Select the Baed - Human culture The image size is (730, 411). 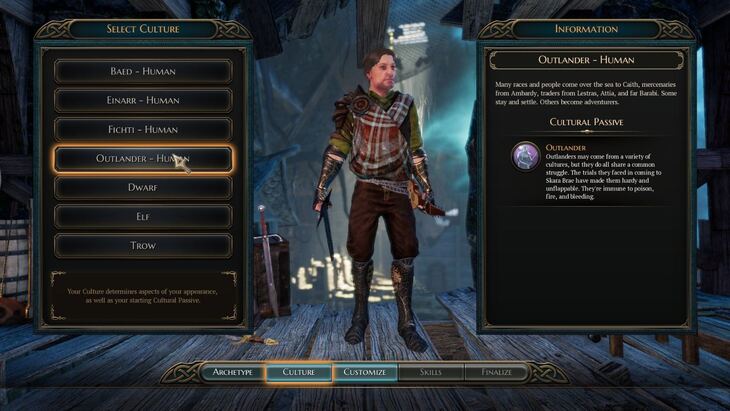coord(143,71)
